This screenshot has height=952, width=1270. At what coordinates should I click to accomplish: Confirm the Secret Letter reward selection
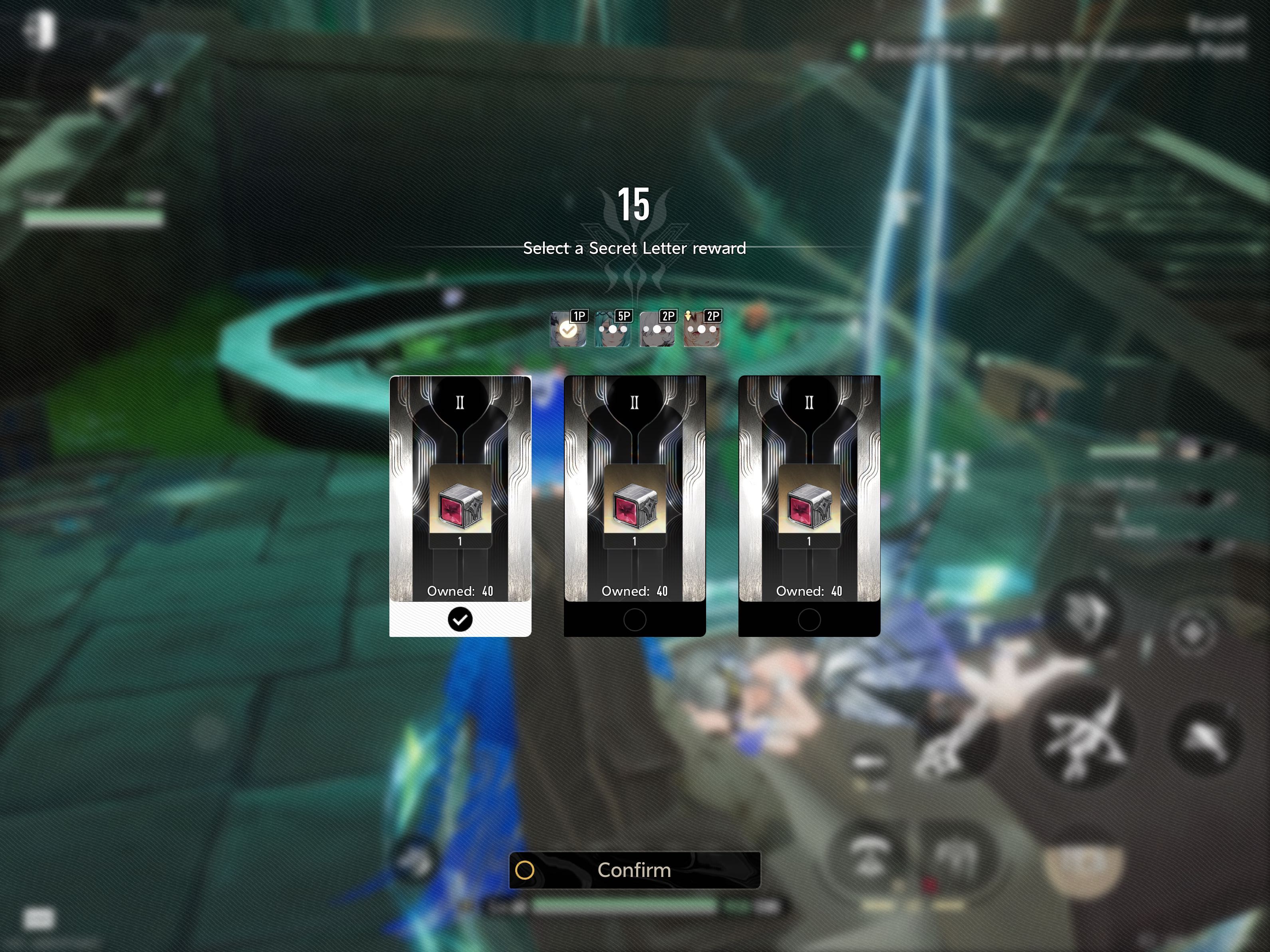(x=635, y=870)
